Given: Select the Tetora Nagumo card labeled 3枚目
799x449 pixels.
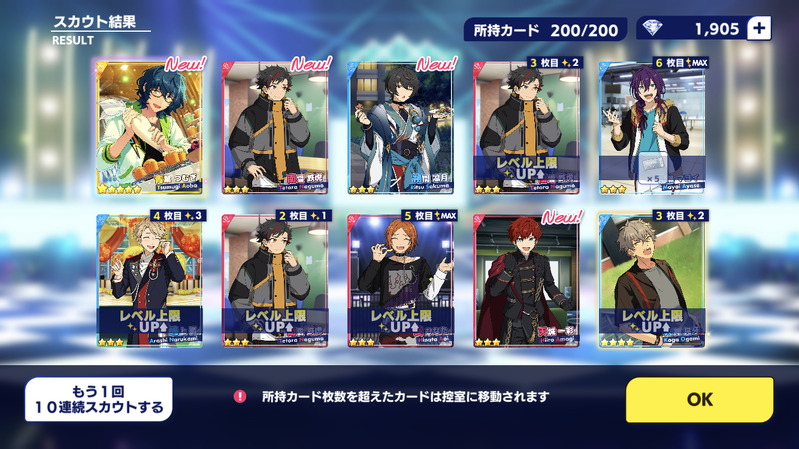Looking at the screenshot, I should coord(525,127).
